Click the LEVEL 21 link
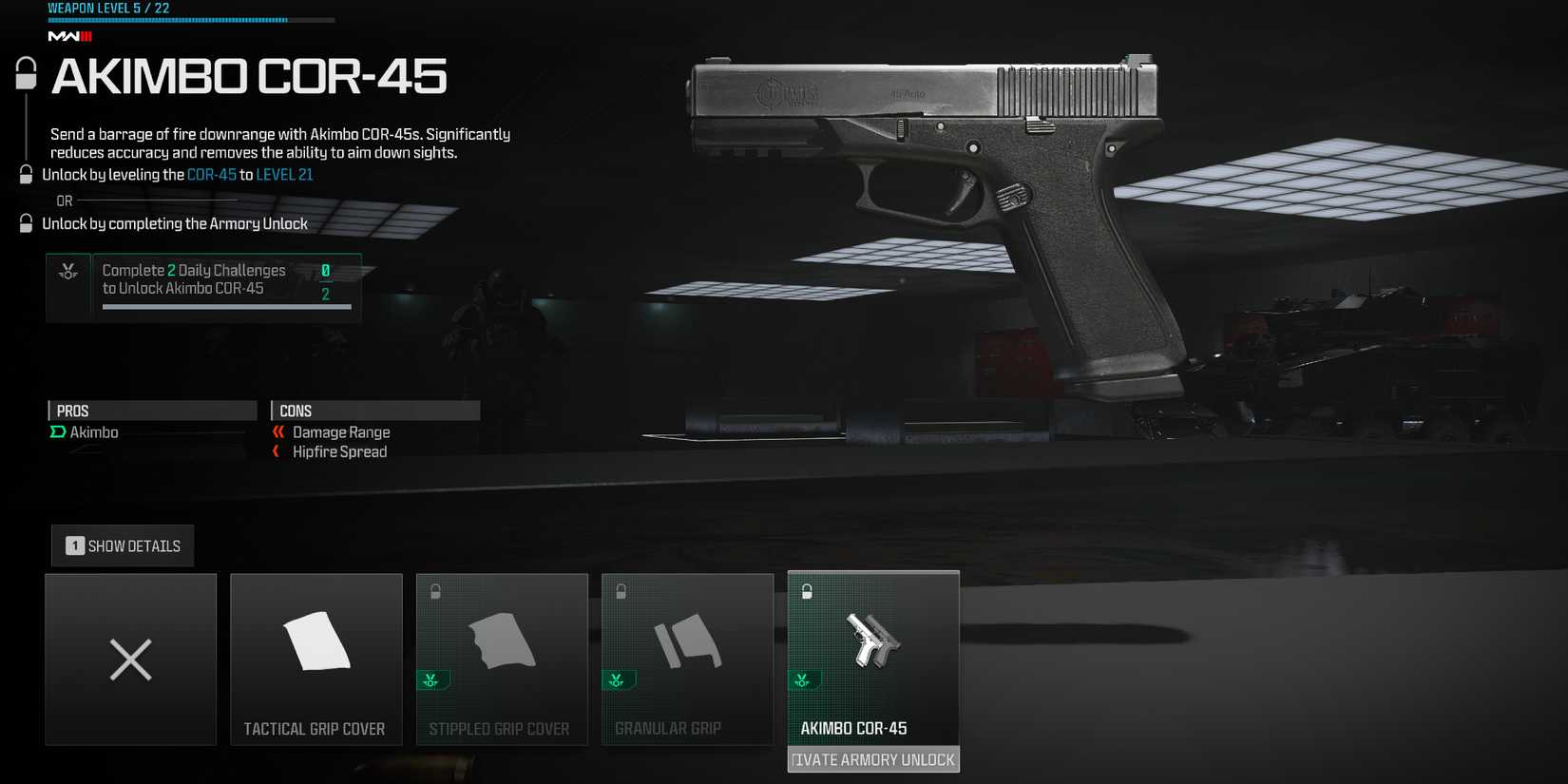This screenshot has width=1568, height=784. 287,174
